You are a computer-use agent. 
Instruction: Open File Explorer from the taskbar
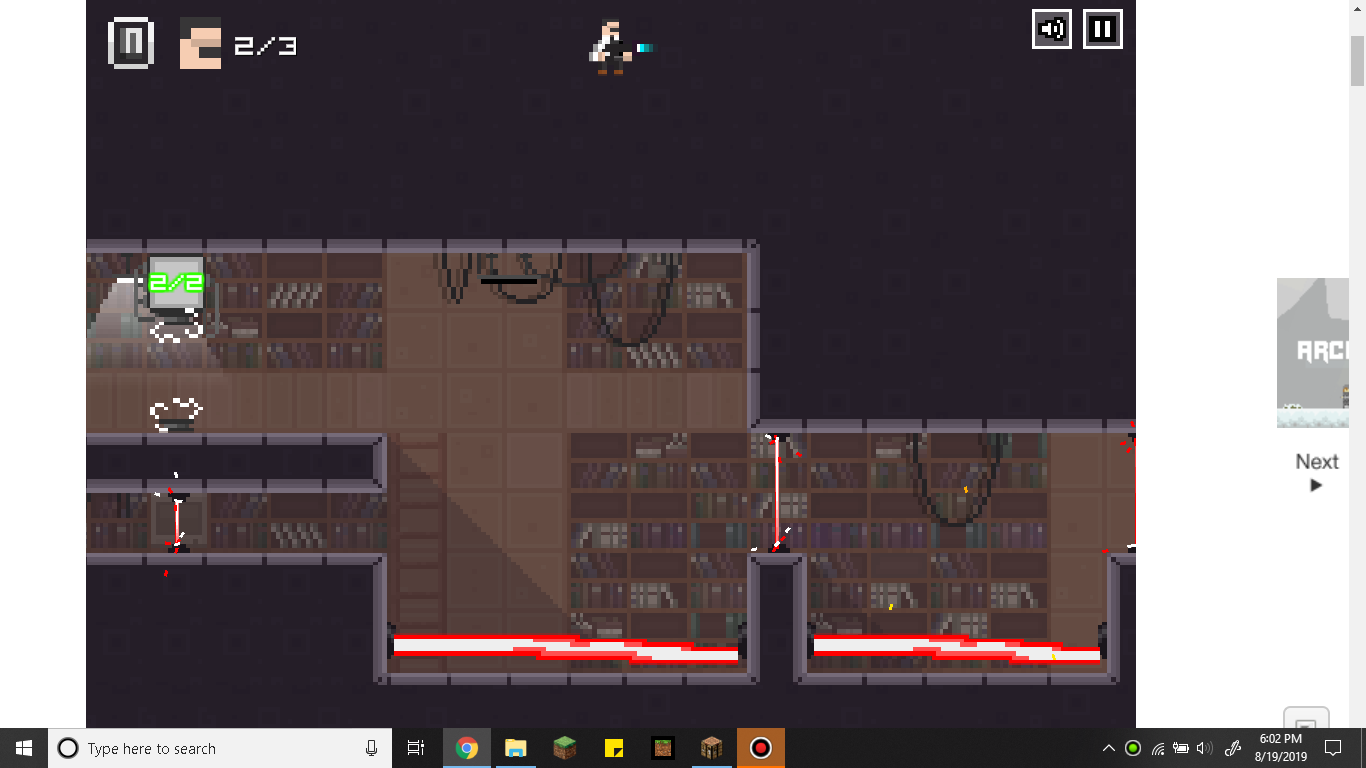click(515, 748)
